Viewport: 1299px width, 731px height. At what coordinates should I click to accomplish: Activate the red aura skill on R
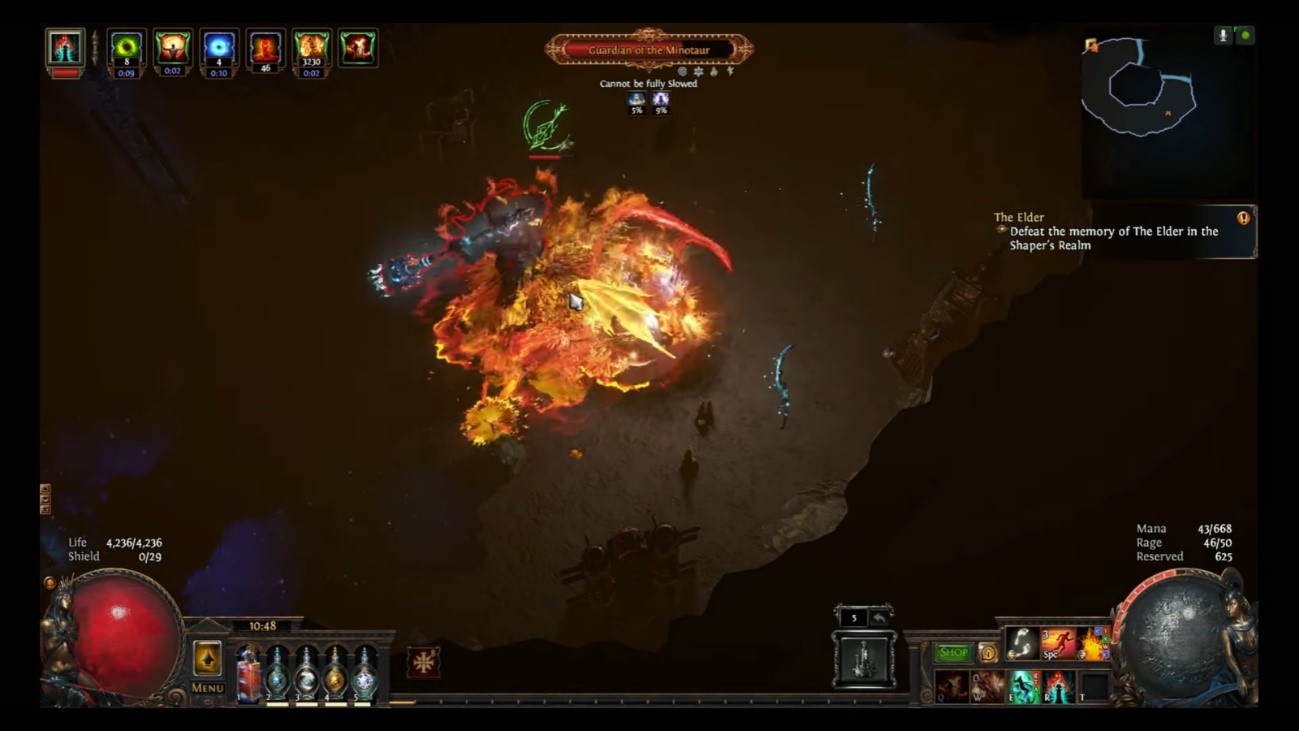click(x=1058, y=687)
